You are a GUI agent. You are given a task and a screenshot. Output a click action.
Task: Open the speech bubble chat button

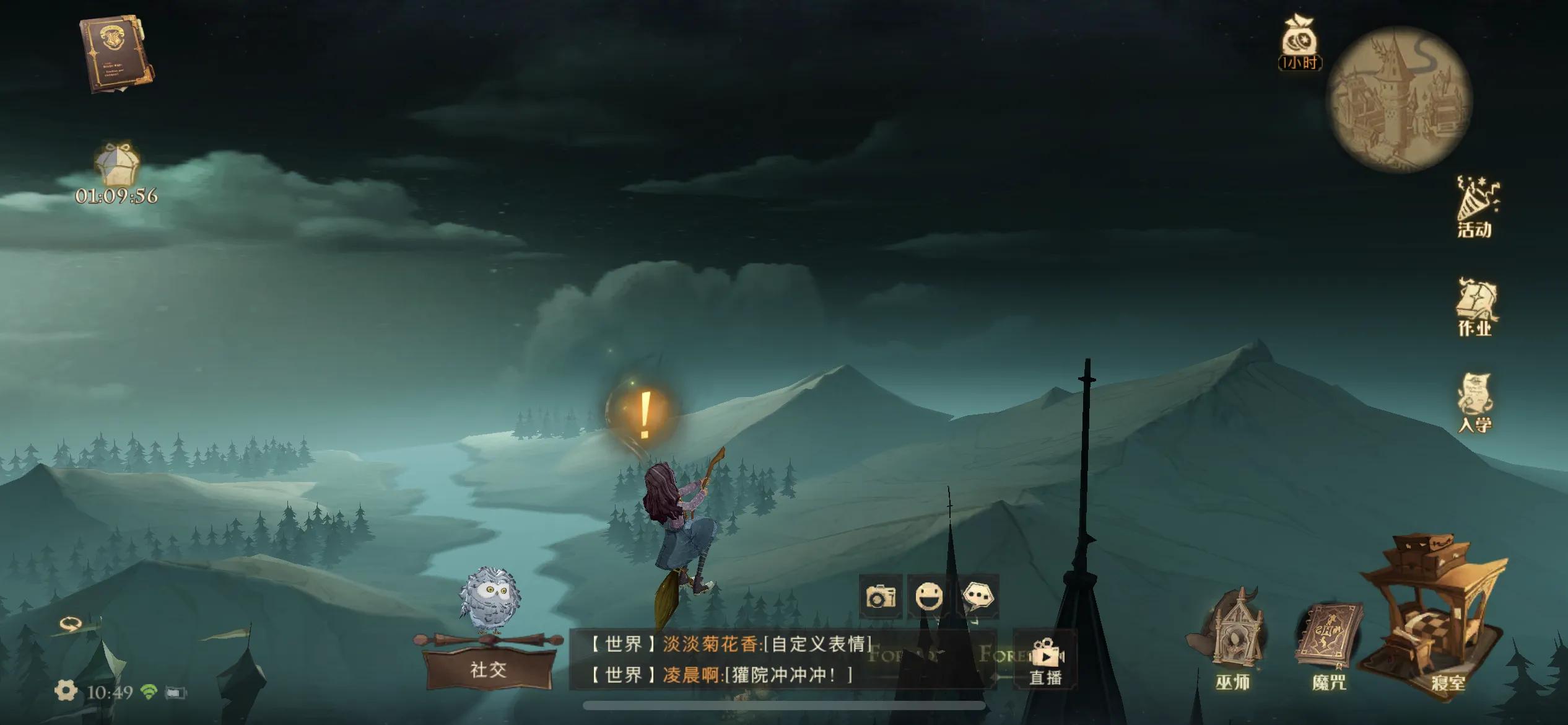978,597
